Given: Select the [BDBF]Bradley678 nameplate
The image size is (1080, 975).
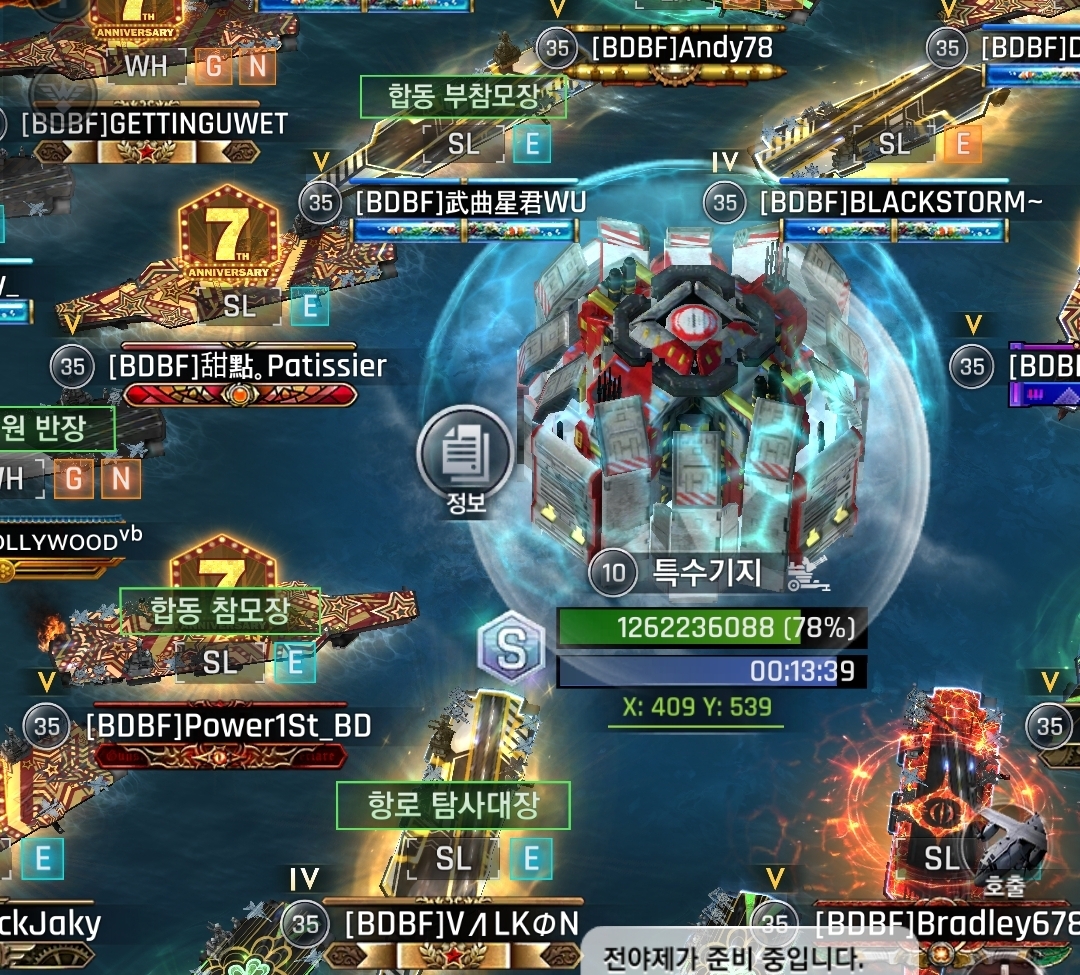Looking at the screenshot, I should pyautogui.click(x=945, y=922).
